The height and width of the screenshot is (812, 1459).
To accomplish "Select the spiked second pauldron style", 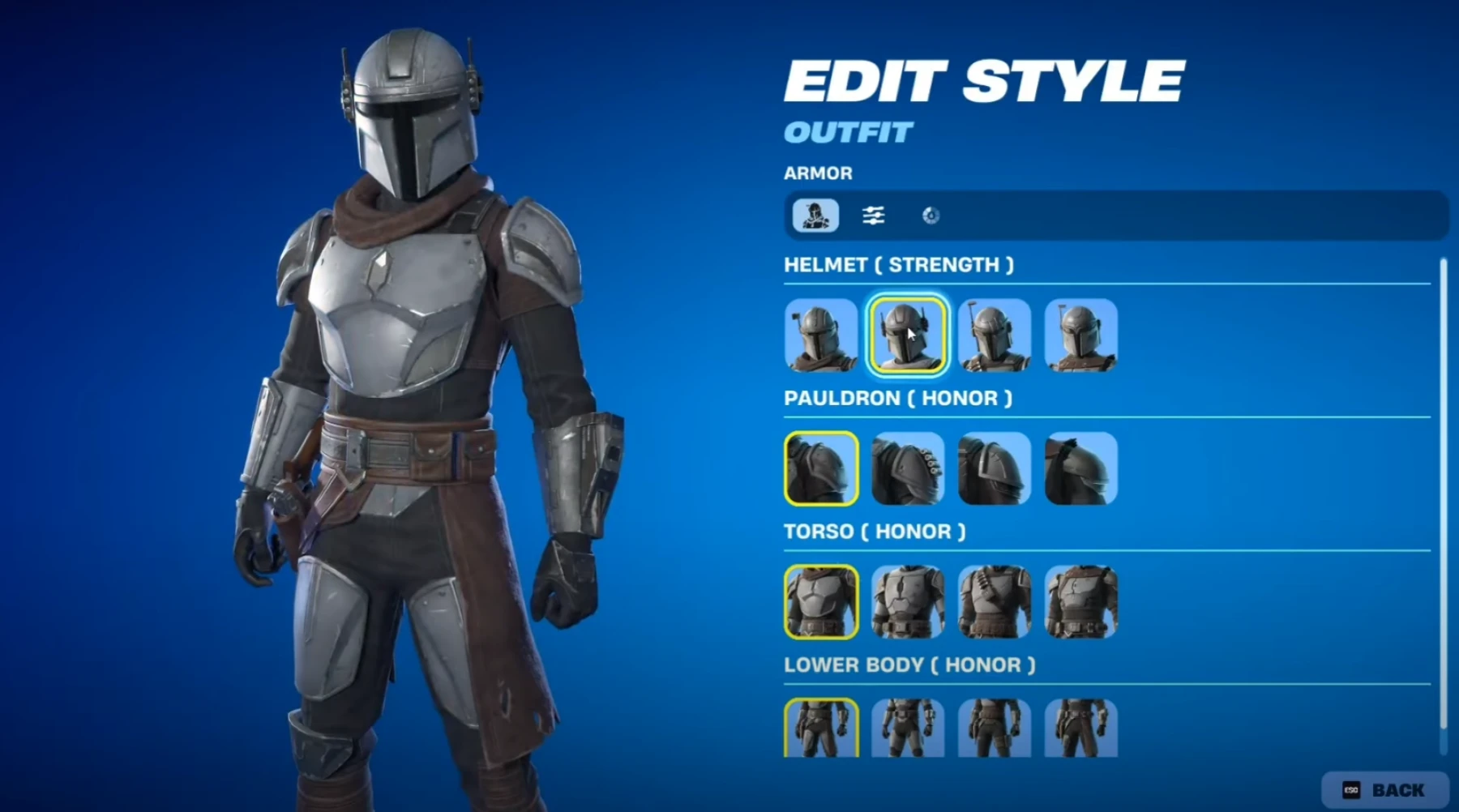I will (x=907, y=469).
